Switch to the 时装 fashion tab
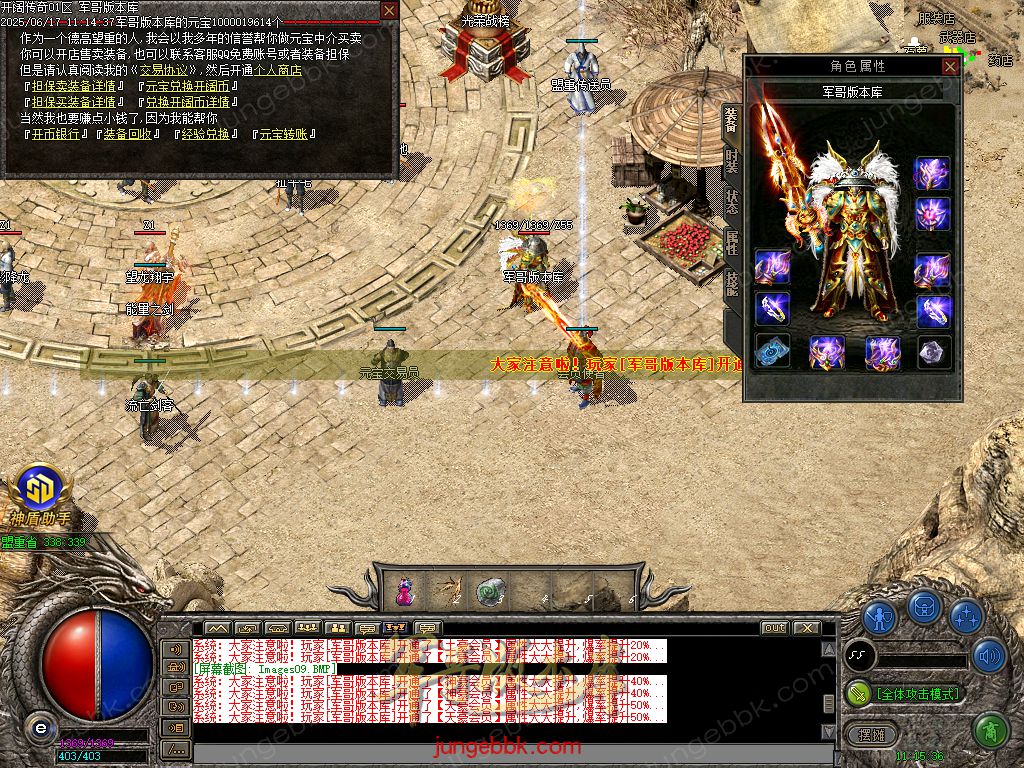Screen dimensions: 1024x768 [x=731, y=159]
